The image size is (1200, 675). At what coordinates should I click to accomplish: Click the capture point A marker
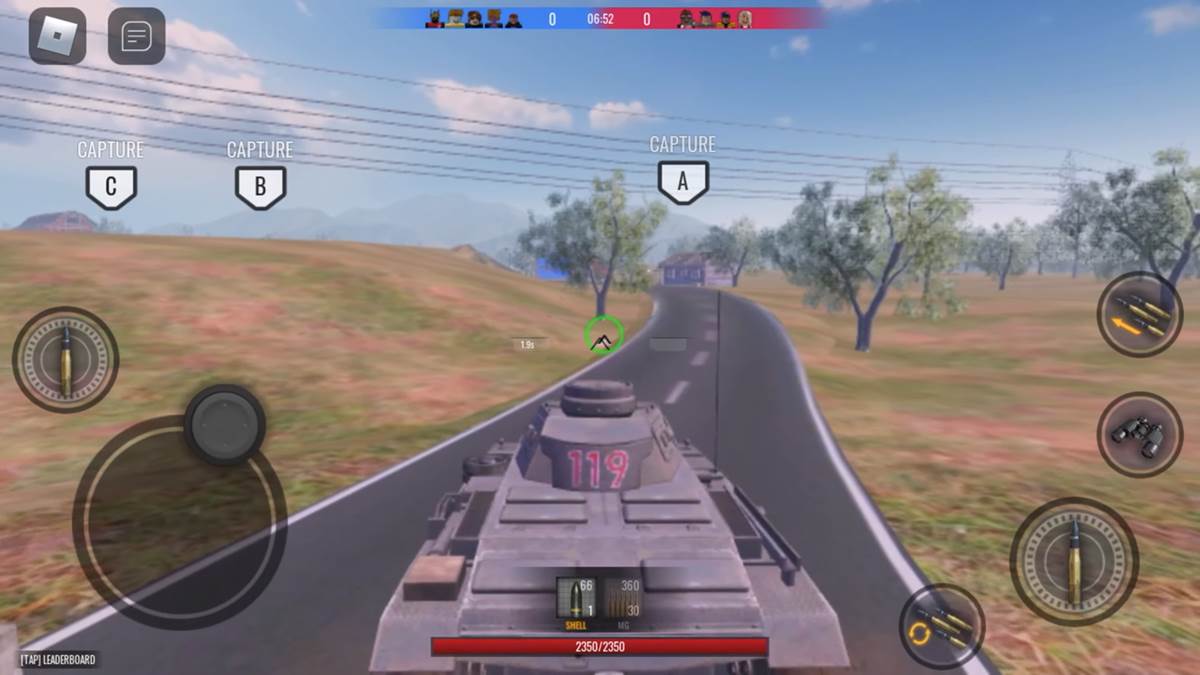pyautogui.click(x=683, y=182)
